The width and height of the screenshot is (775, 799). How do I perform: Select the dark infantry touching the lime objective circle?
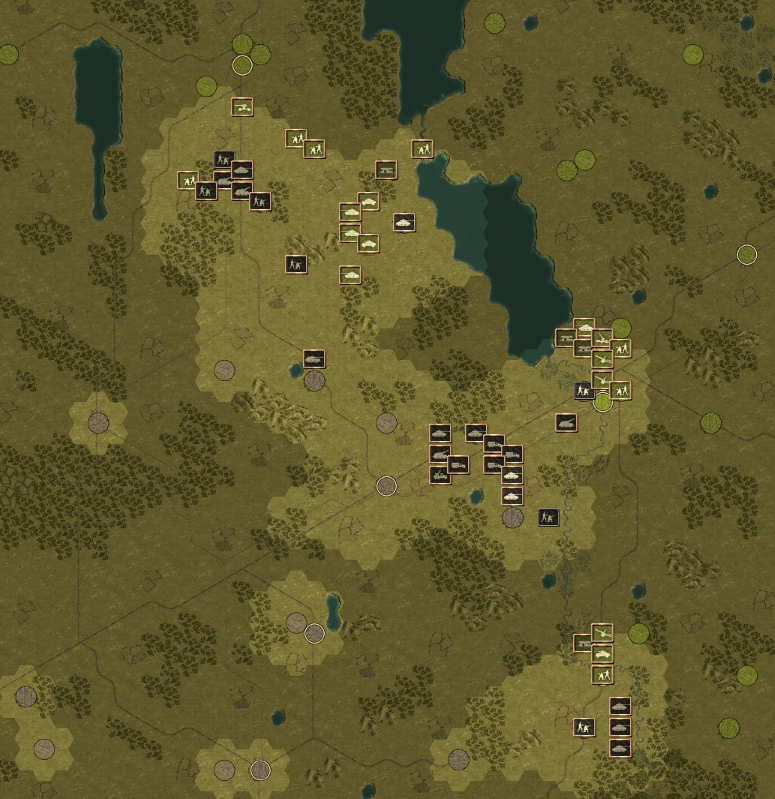click(584, 390)
